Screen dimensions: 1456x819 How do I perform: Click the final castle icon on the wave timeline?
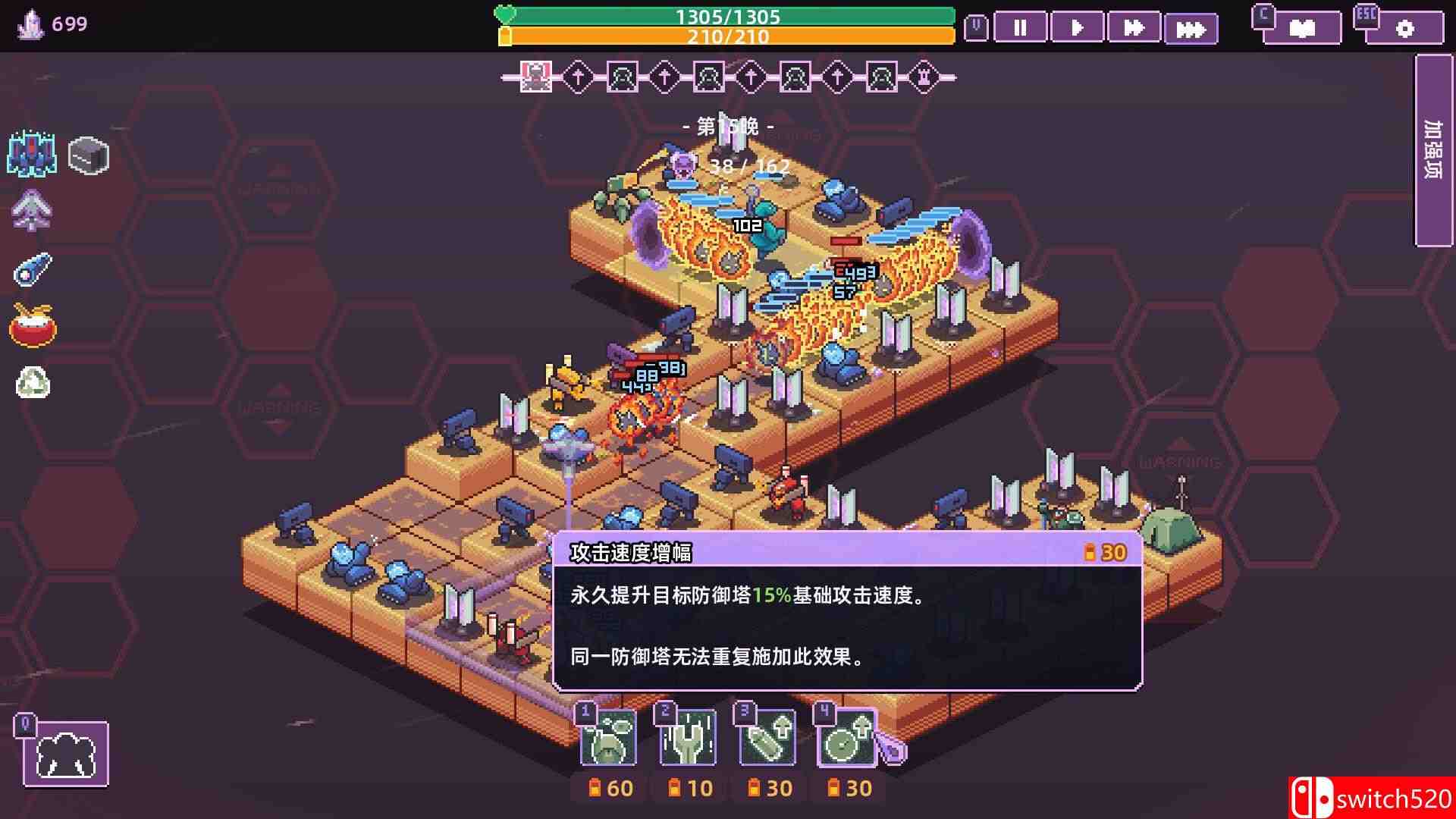(924, 76)
